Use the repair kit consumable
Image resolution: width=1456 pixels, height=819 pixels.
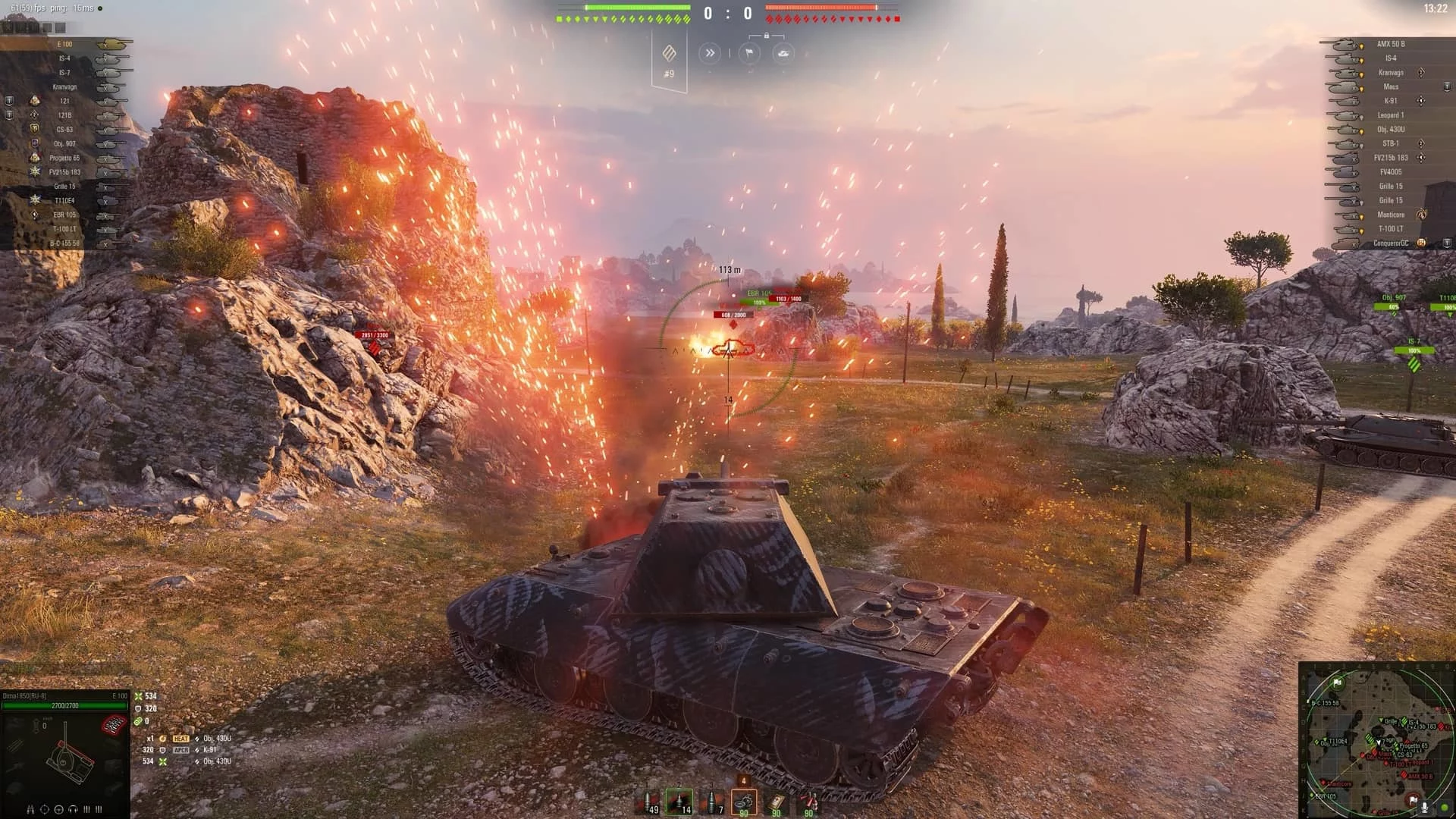pyautogui.click(x=743, y=802)
